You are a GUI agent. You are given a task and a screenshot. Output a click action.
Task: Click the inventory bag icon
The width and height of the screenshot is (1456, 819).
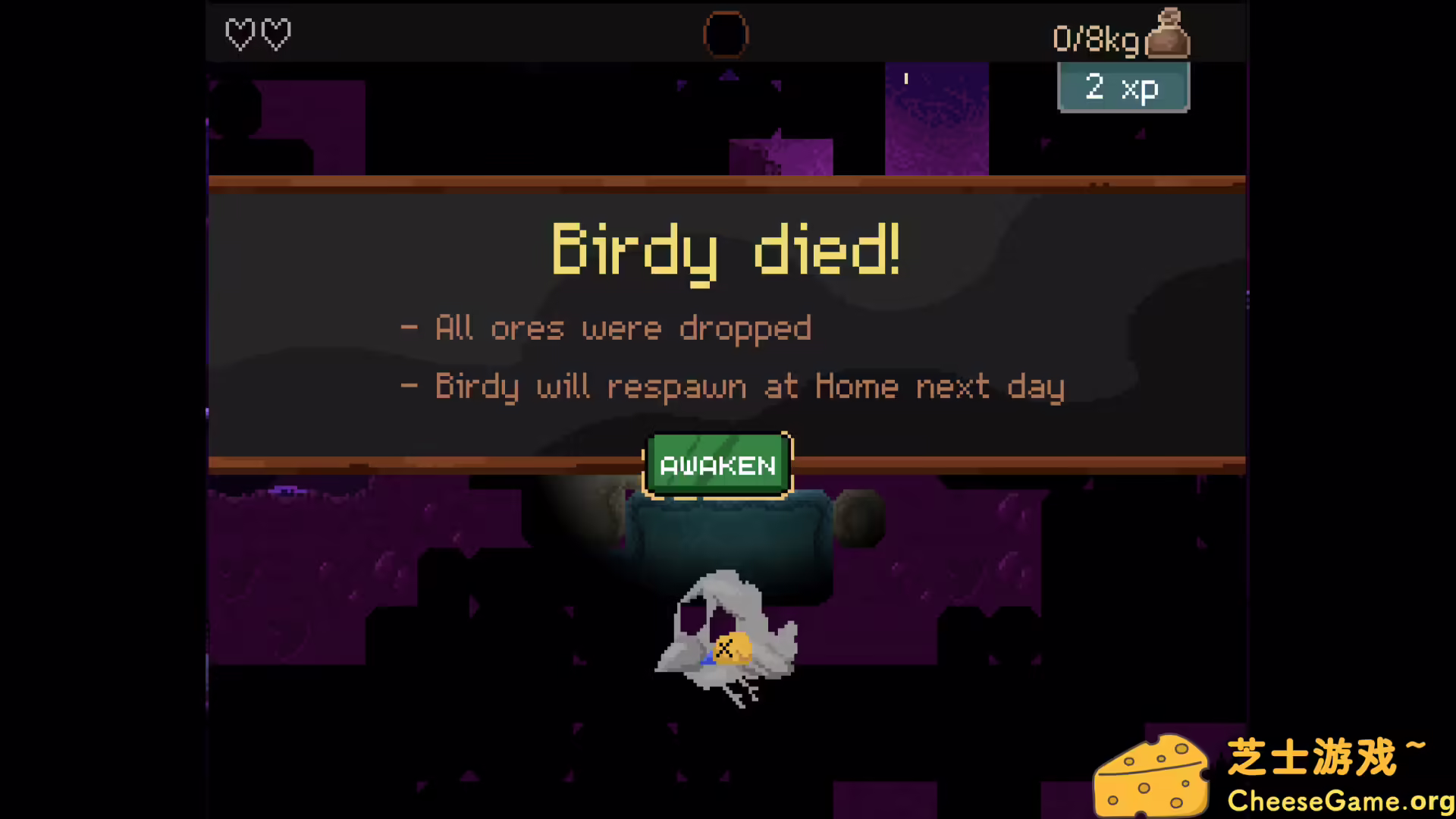point(1168,34)
